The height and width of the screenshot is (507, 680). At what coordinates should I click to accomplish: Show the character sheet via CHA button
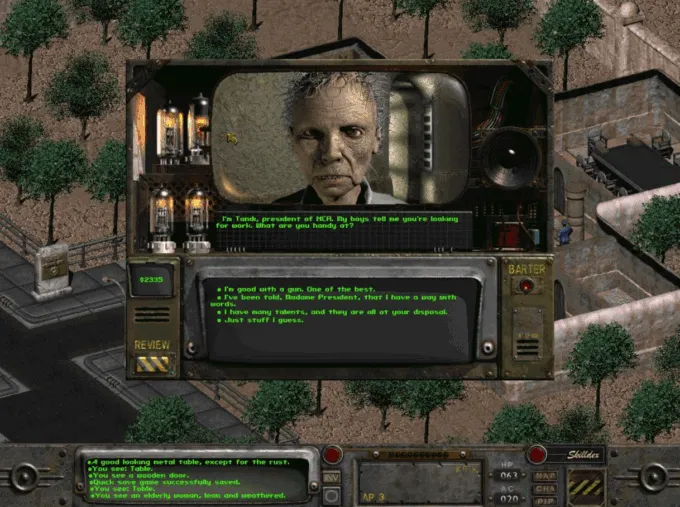[x=545, y=487]
